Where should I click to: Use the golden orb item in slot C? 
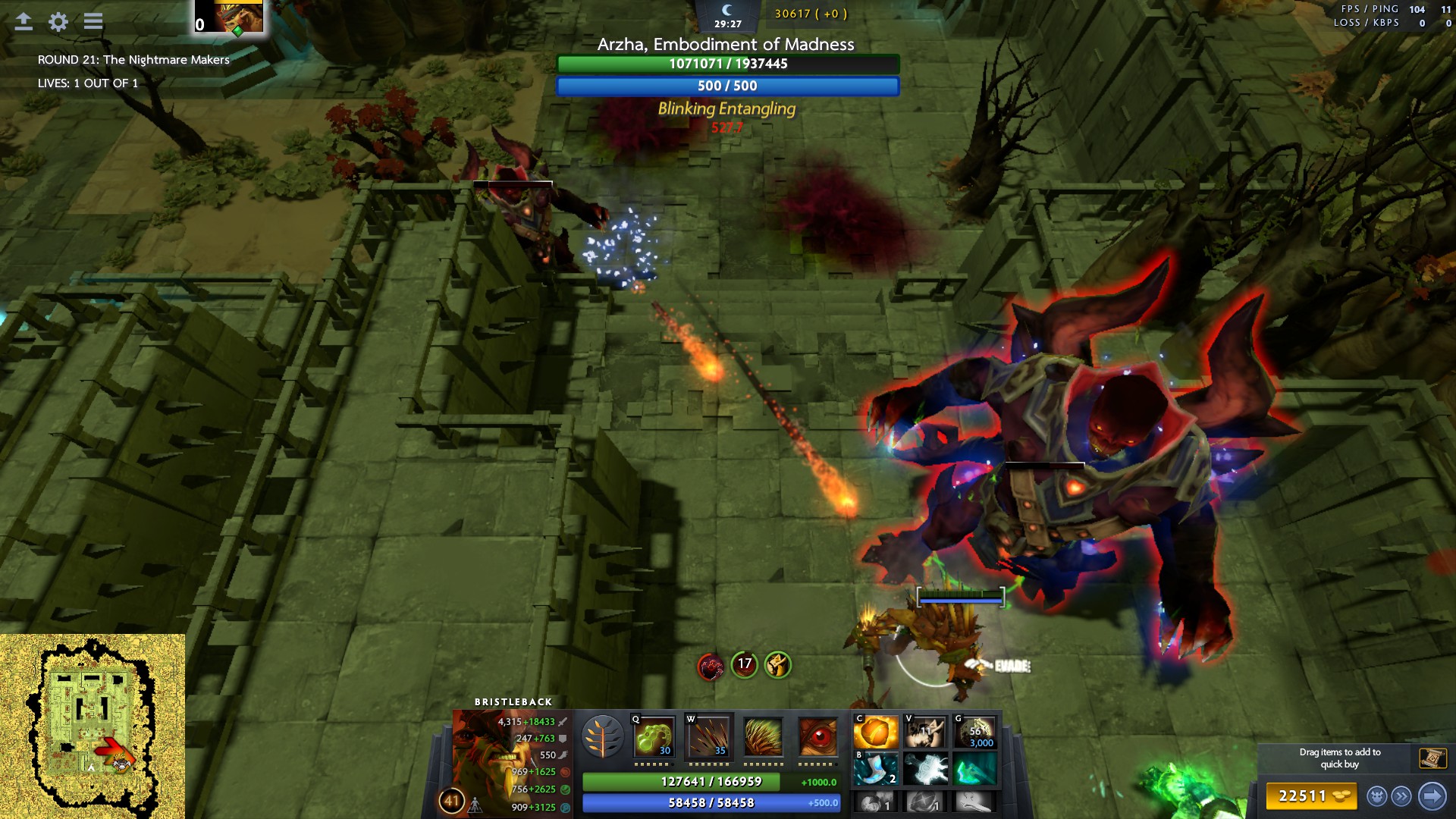pyautogui.click(x=876, y=733)
